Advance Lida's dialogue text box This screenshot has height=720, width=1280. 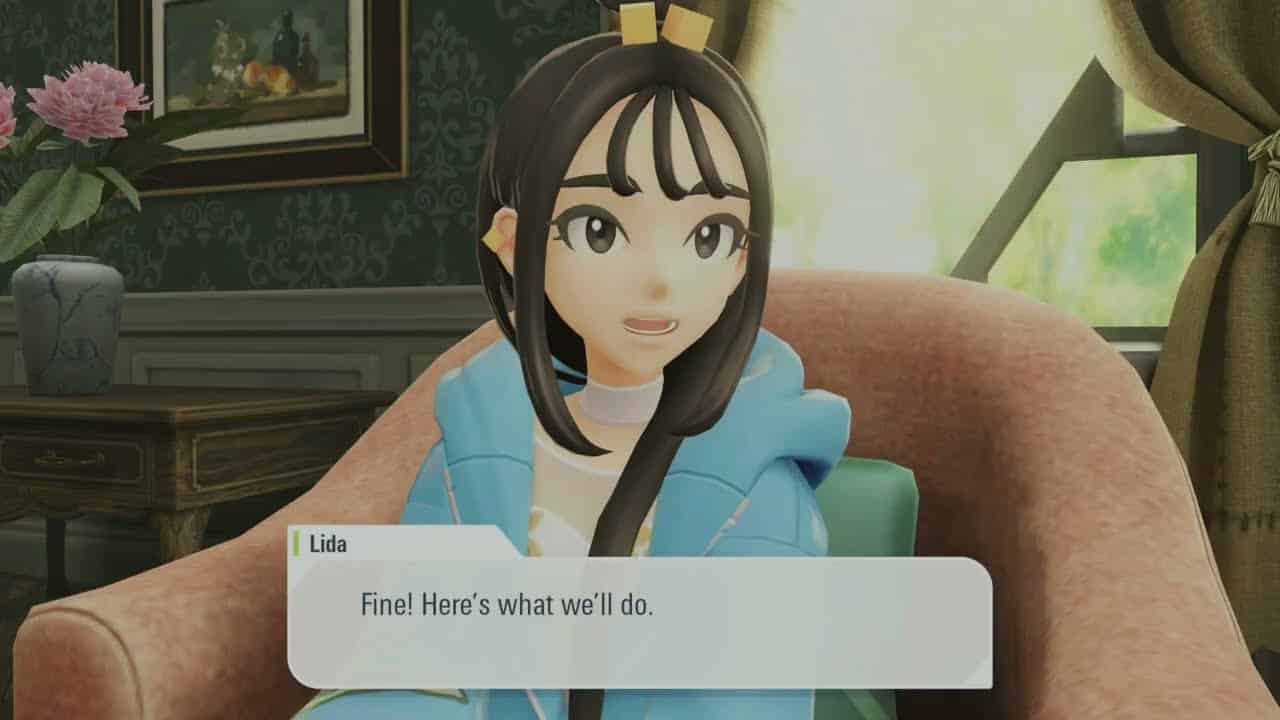(x=640, y=621)
